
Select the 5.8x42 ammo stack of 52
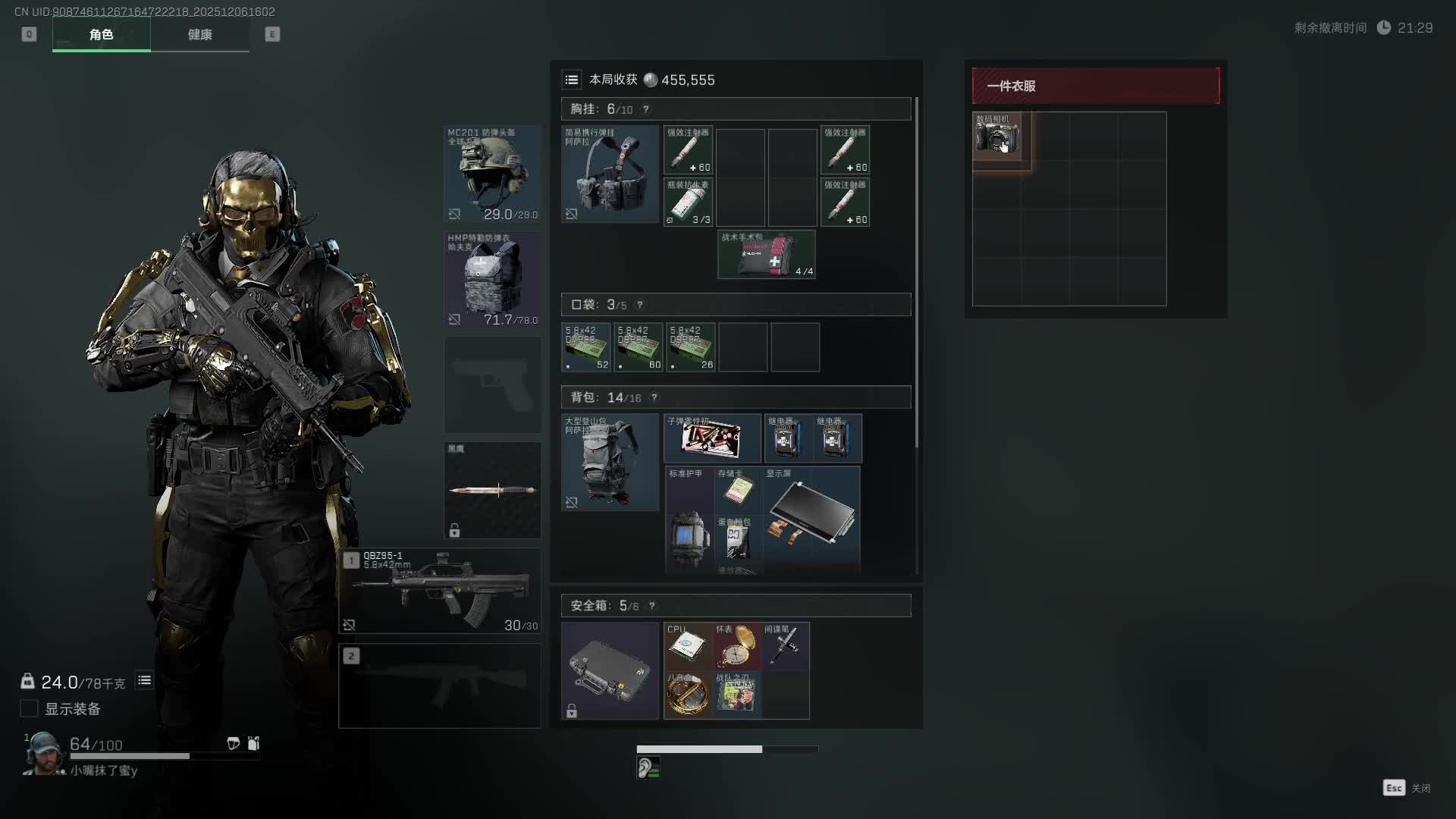586,347
